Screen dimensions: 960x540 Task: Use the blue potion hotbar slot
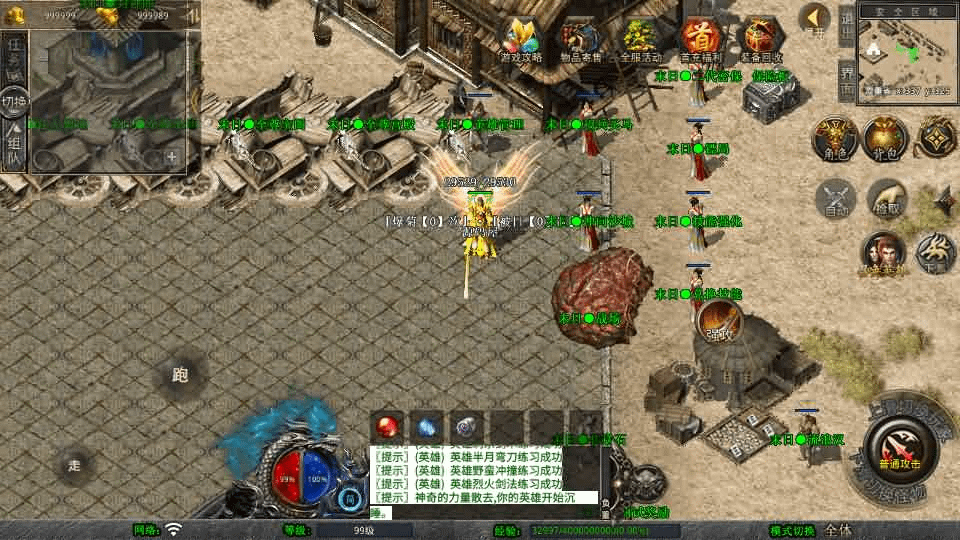click(428, 427)
